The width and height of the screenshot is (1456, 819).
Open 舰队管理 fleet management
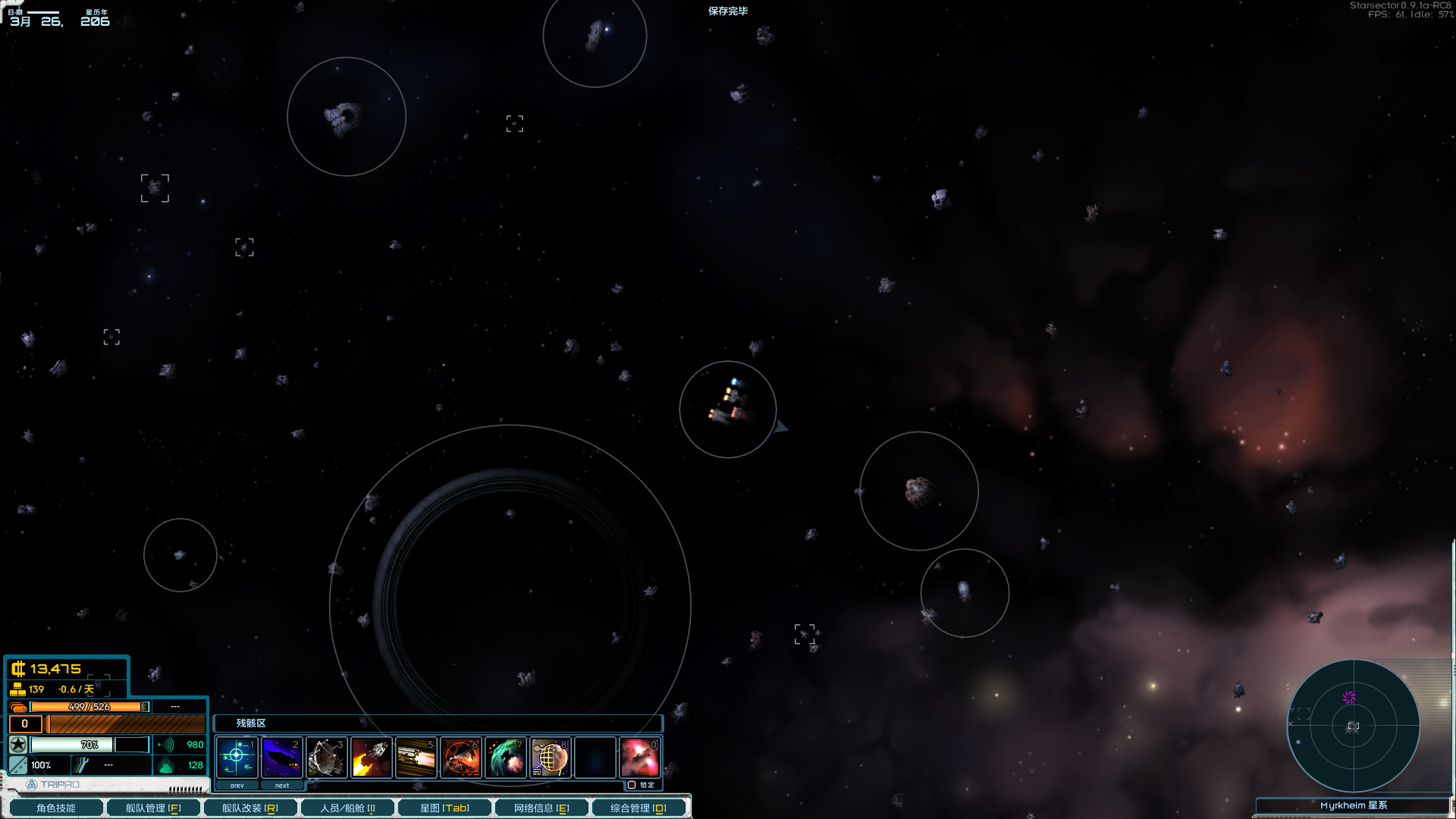click(x=153, y=808)
